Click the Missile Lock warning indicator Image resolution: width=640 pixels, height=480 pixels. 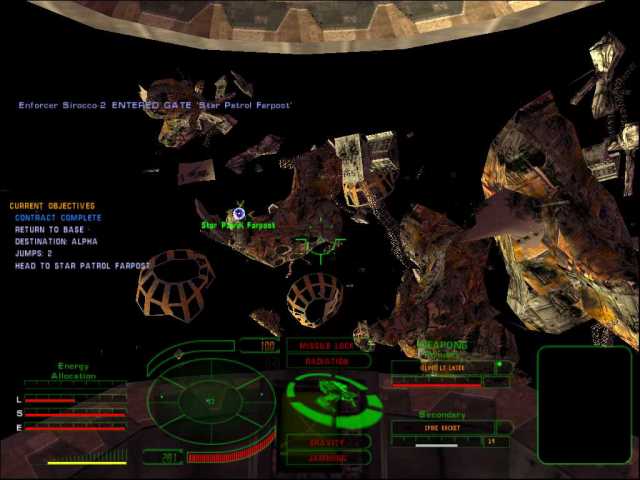coord(328,345)
